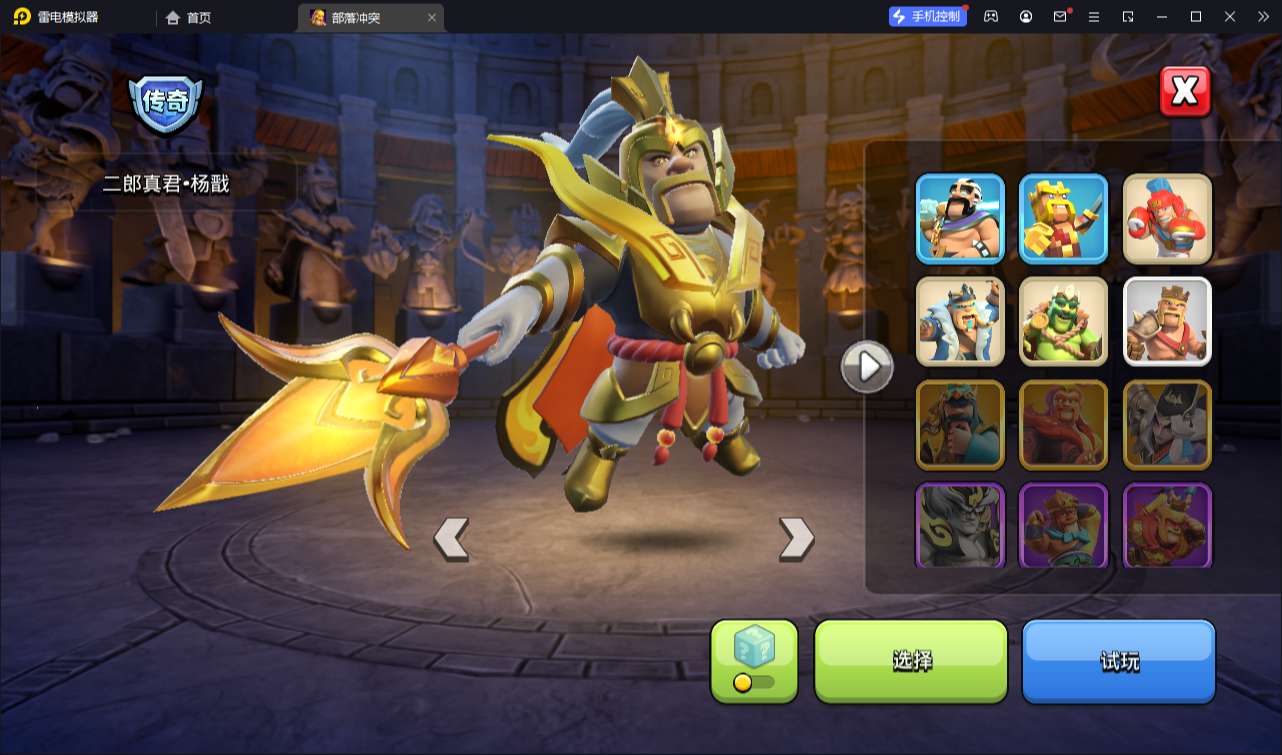Viewport: 1282px width, 755px height.
Task: Select the ice king skin with fur coat
Action: click(x=960, y=322)
